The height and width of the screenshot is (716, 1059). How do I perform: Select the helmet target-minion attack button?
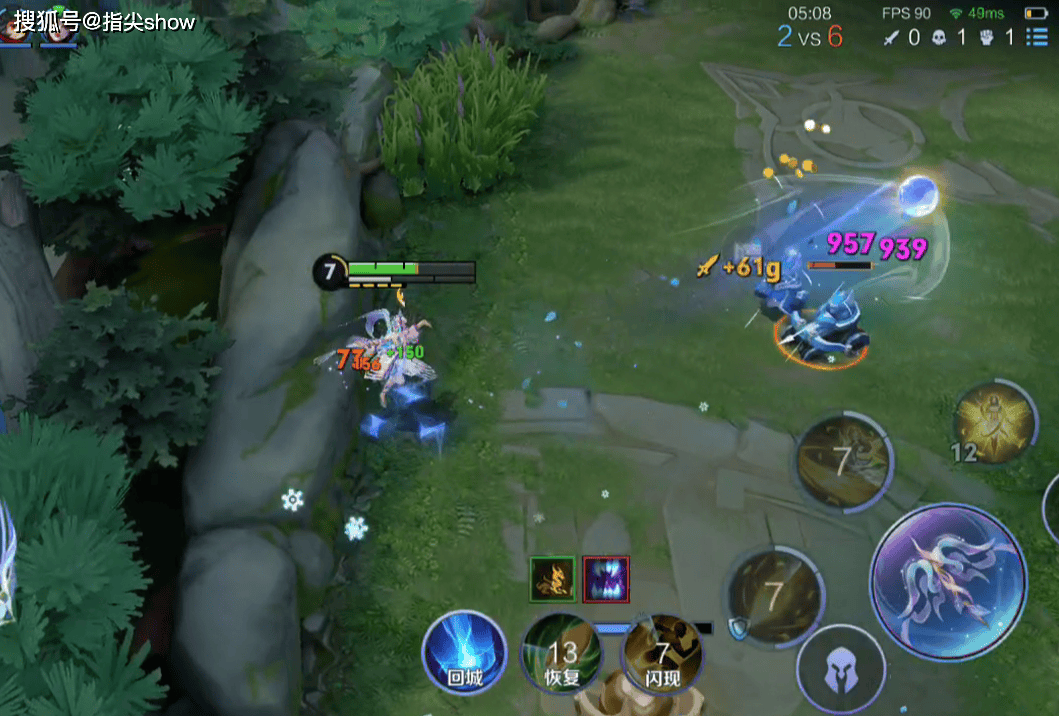pos(840,669)
